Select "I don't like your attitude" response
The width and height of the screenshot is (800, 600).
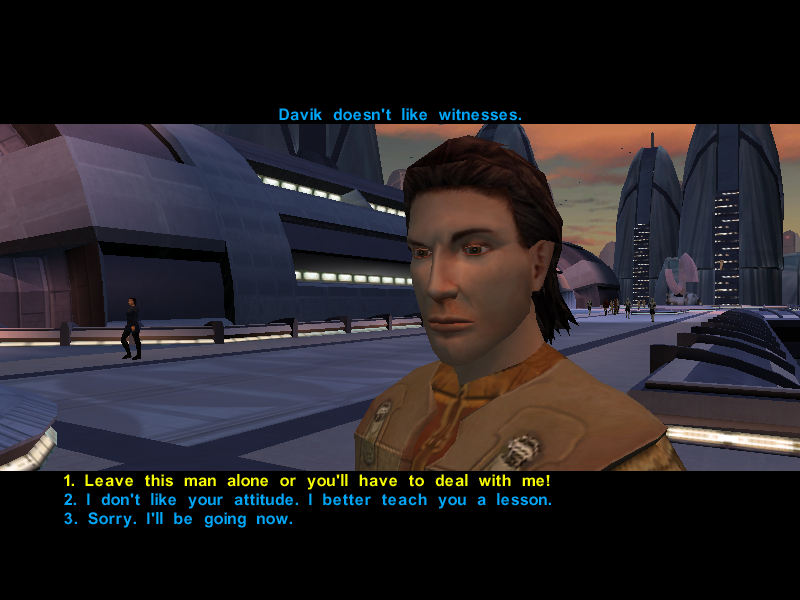coord(307,500)
